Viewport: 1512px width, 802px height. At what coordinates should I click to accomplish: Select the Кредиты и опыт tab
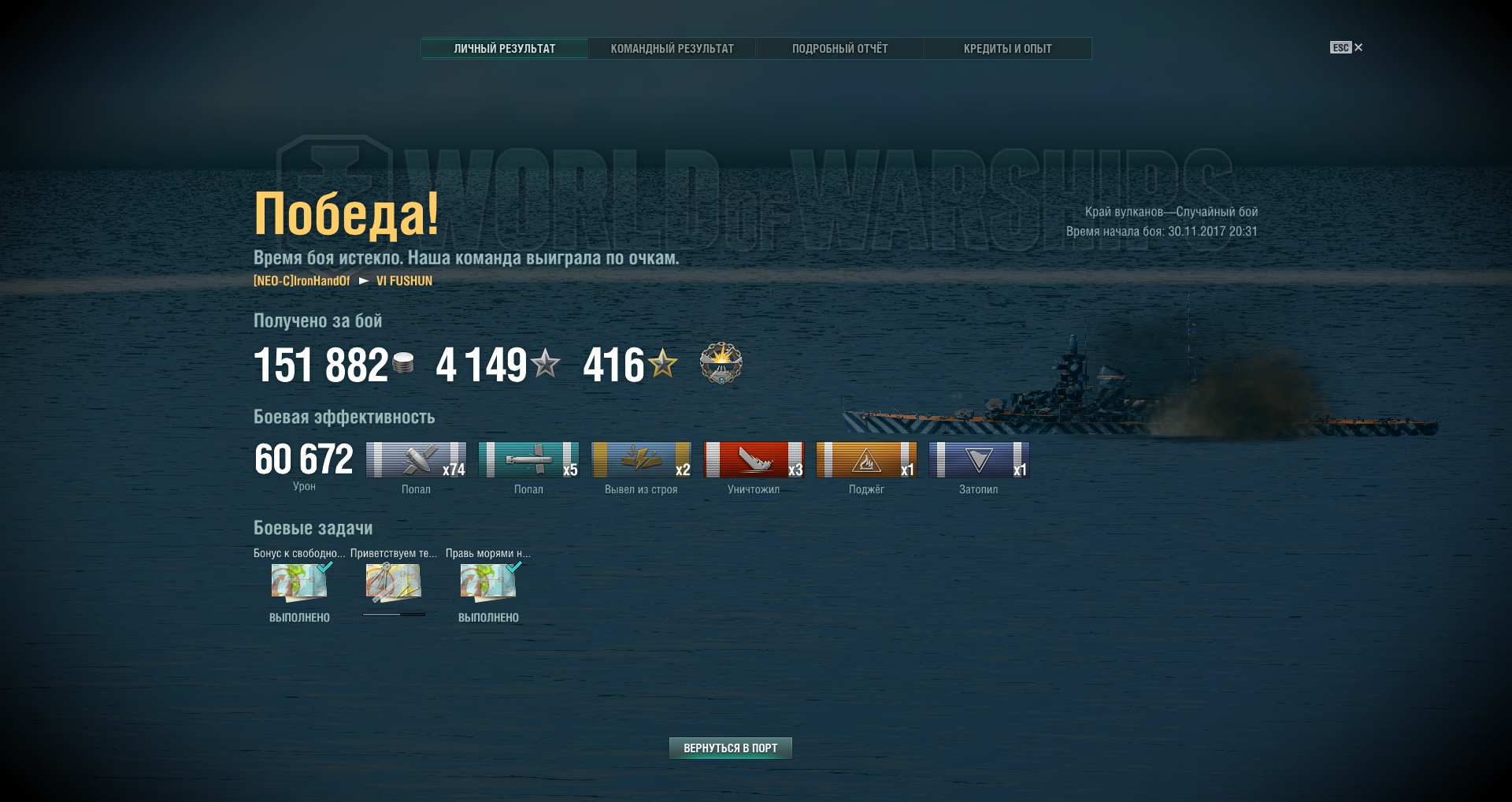click(1007, 49)
